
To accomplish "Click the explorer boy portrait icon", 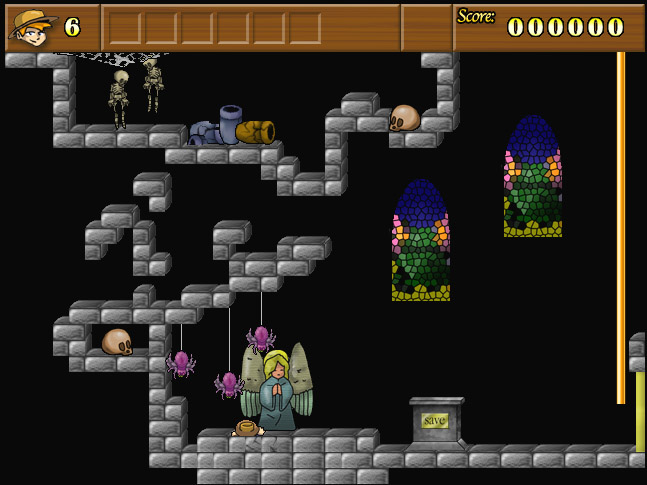I will [32, 27].
